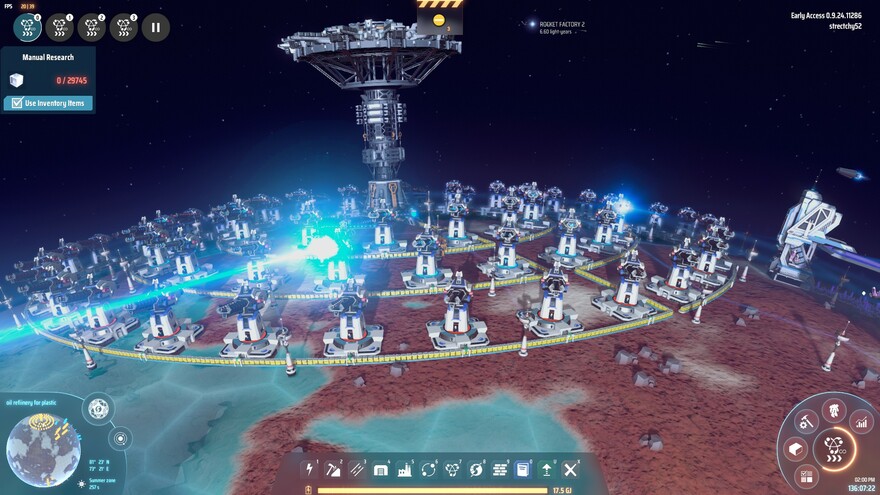
Task: Select the active research queue slot numbered 0
Action: tap(28, 27)
